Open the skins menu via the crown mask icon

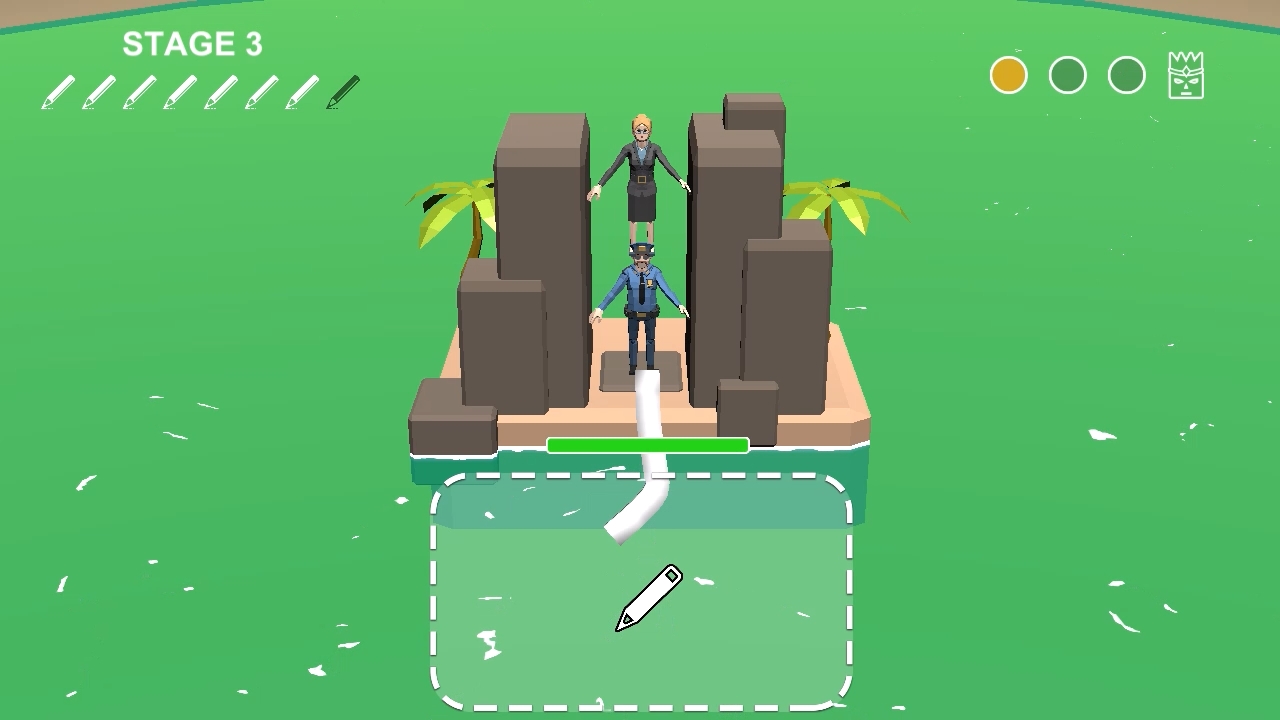(1186, 74)
